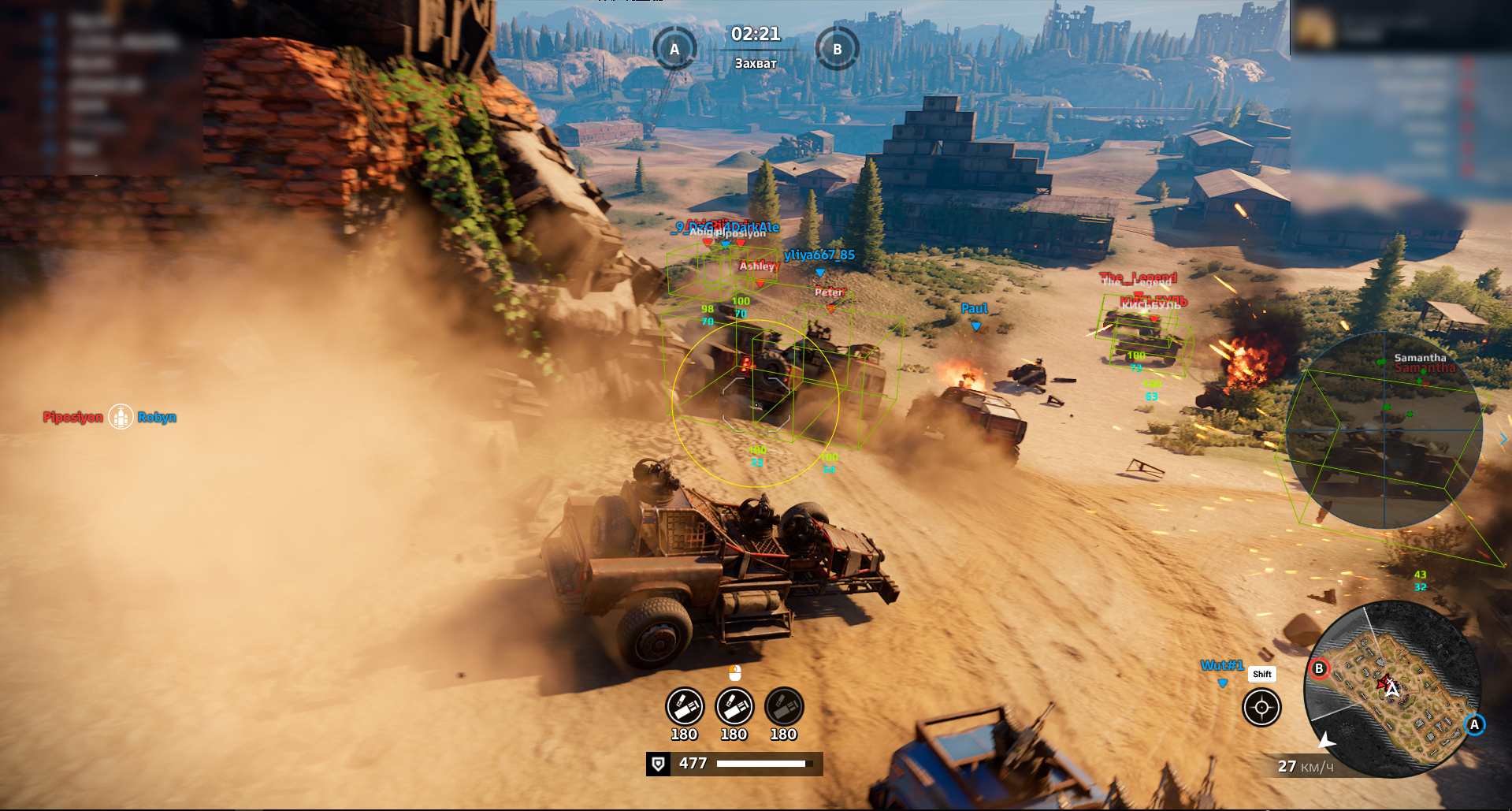The height and width of the screenshot is (811, 1512).
Task: Choose the greyed-out weapon icon
Action: click(783, 707)
